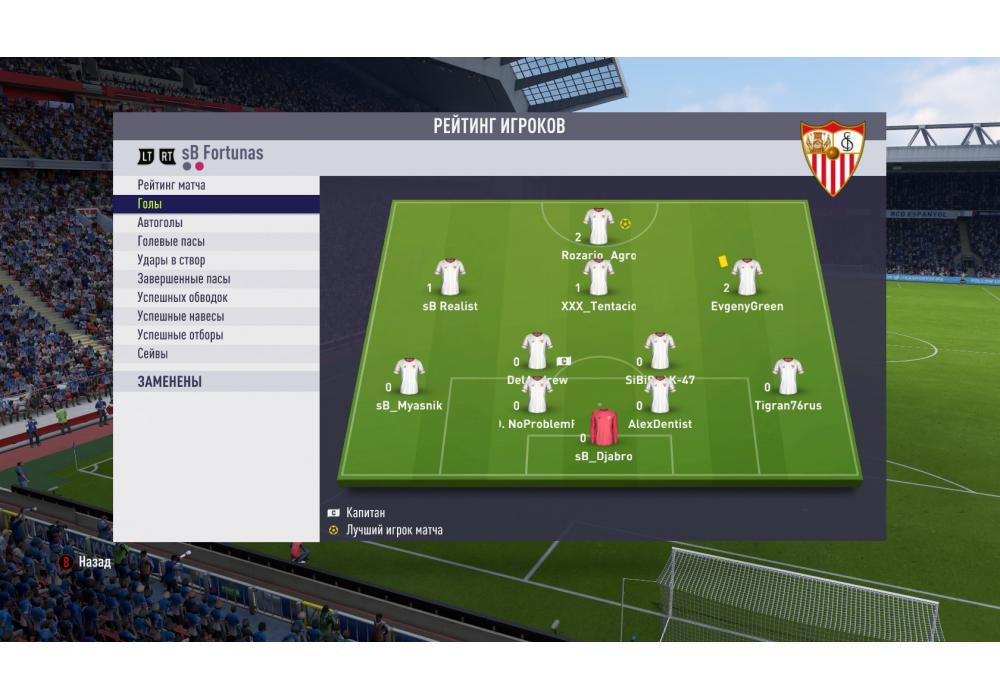Choose the Успешных обводок entry
Screen dimensions: 1000x700
tap(183, 297)
